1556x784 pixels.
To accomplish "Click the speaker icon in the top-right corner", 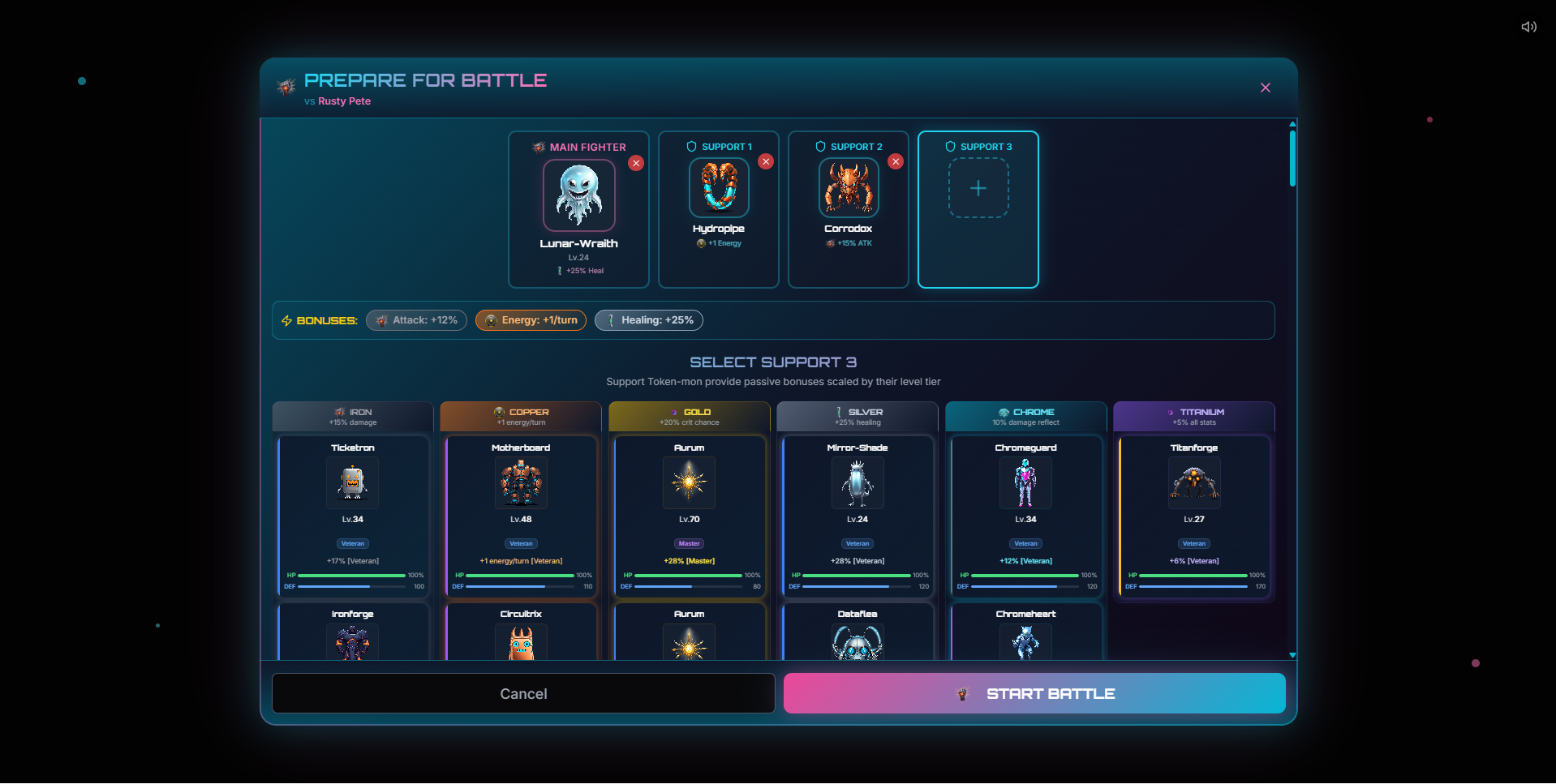I will point(1528,27).
